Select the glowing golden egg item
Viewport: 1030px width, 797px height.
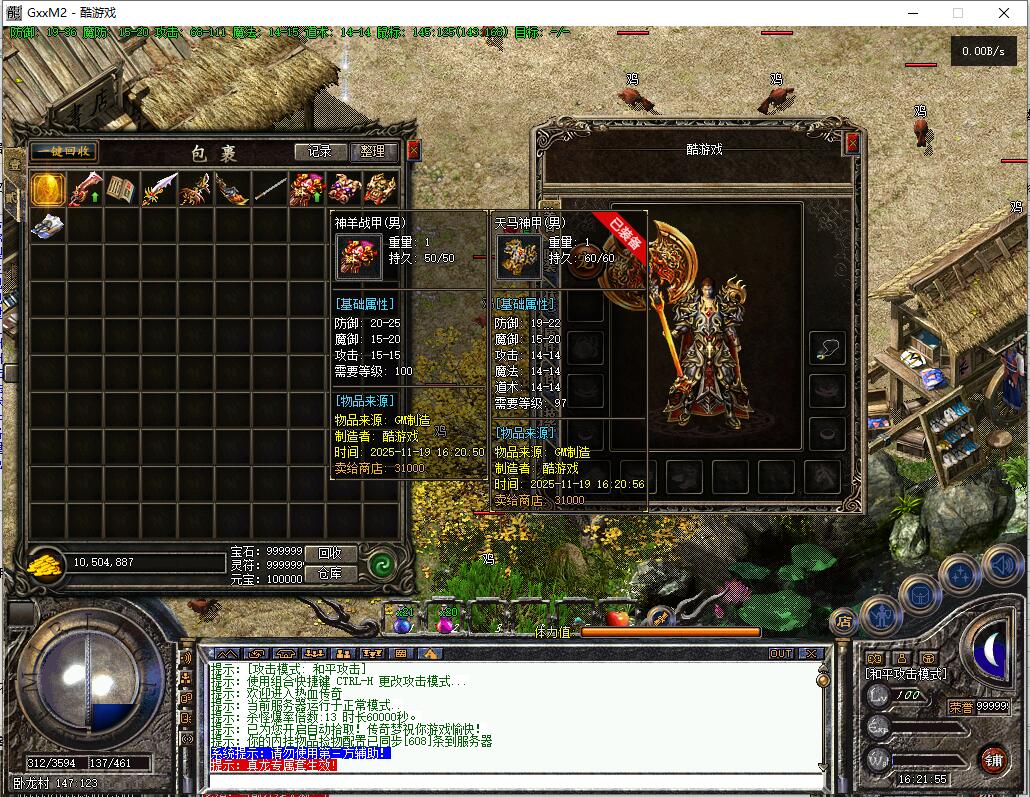coord(48,189)
